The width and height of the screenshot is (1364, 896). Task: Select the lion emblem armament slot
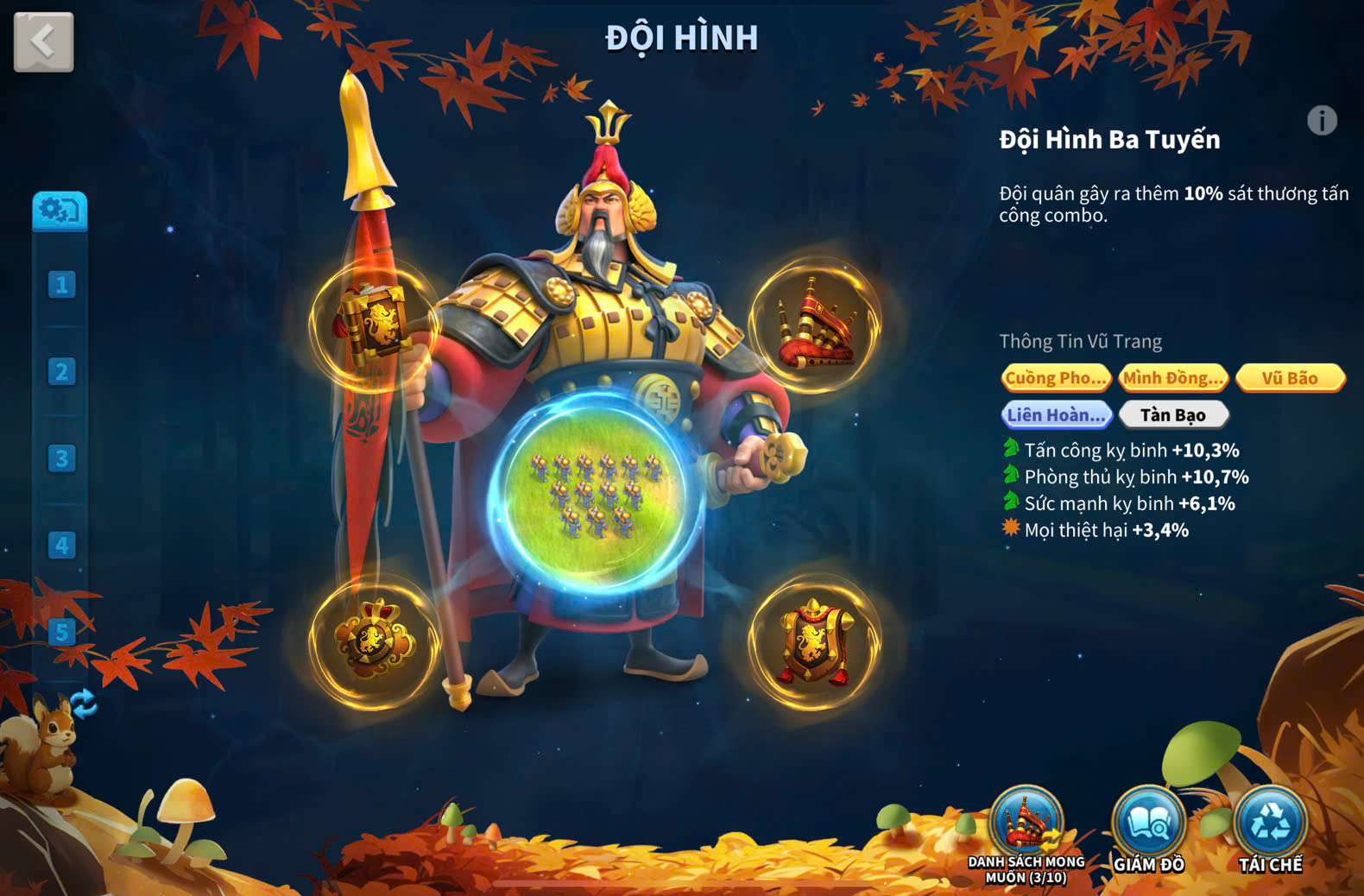(x=375, y=641)
